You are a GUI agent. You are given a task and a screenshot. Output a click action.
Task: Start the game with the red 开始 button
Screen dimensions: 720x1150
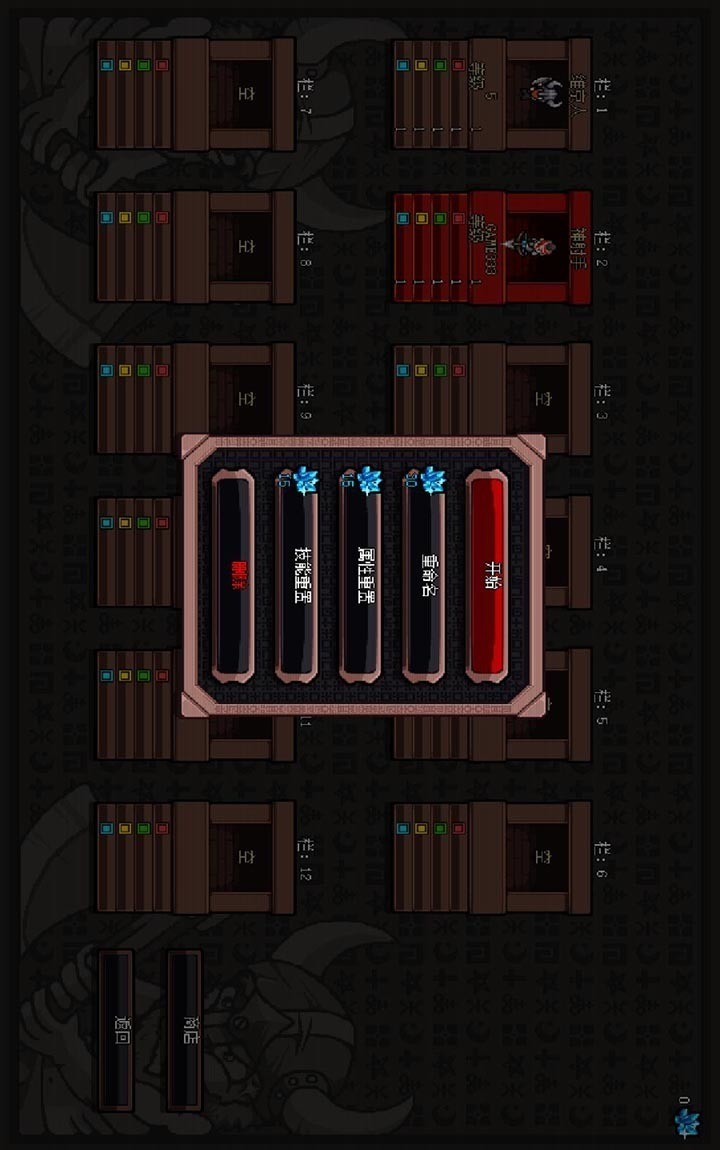[487, 578]
